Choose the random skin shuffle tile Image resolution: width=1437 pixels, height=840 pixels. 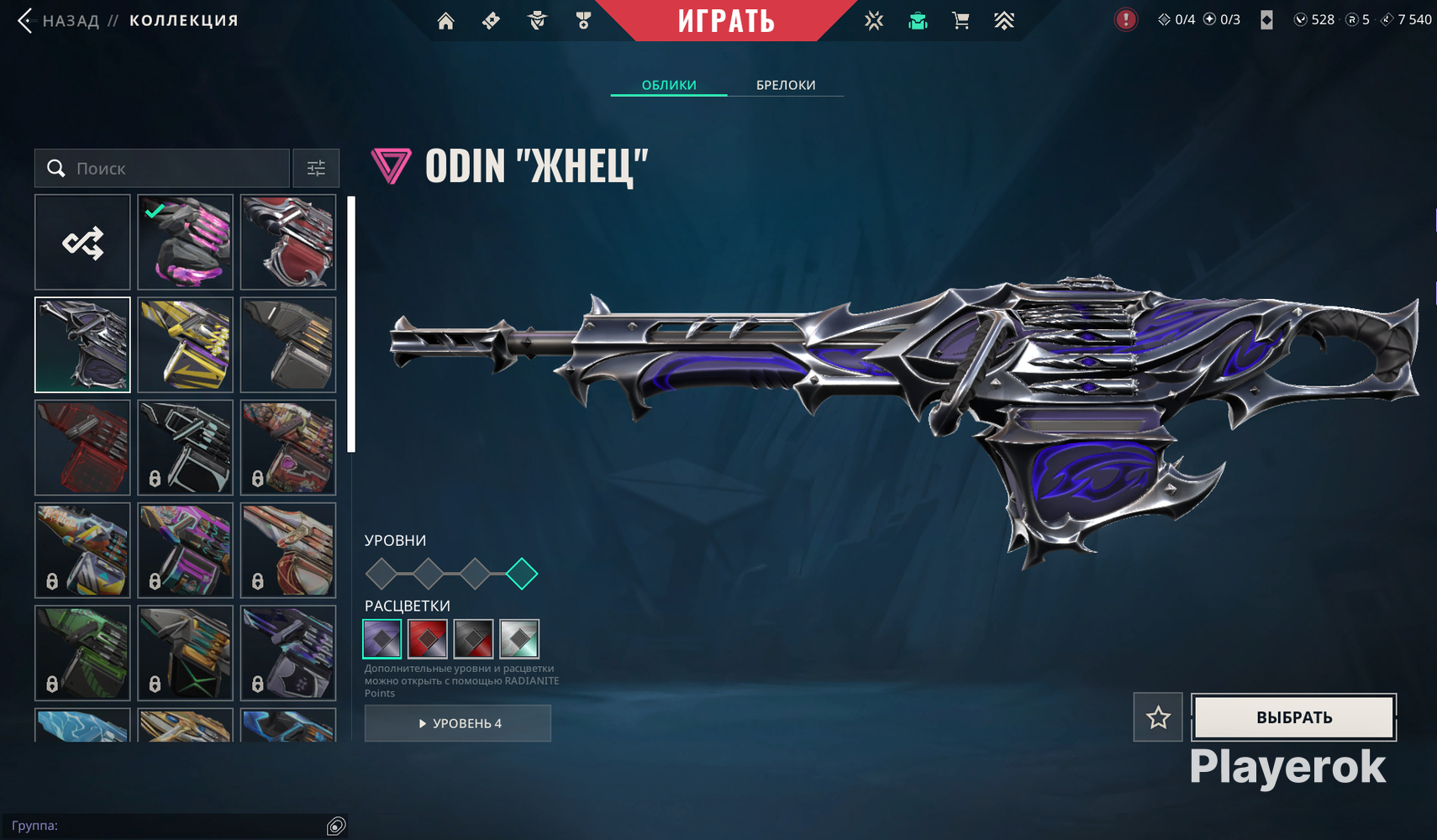coord(82,243)
